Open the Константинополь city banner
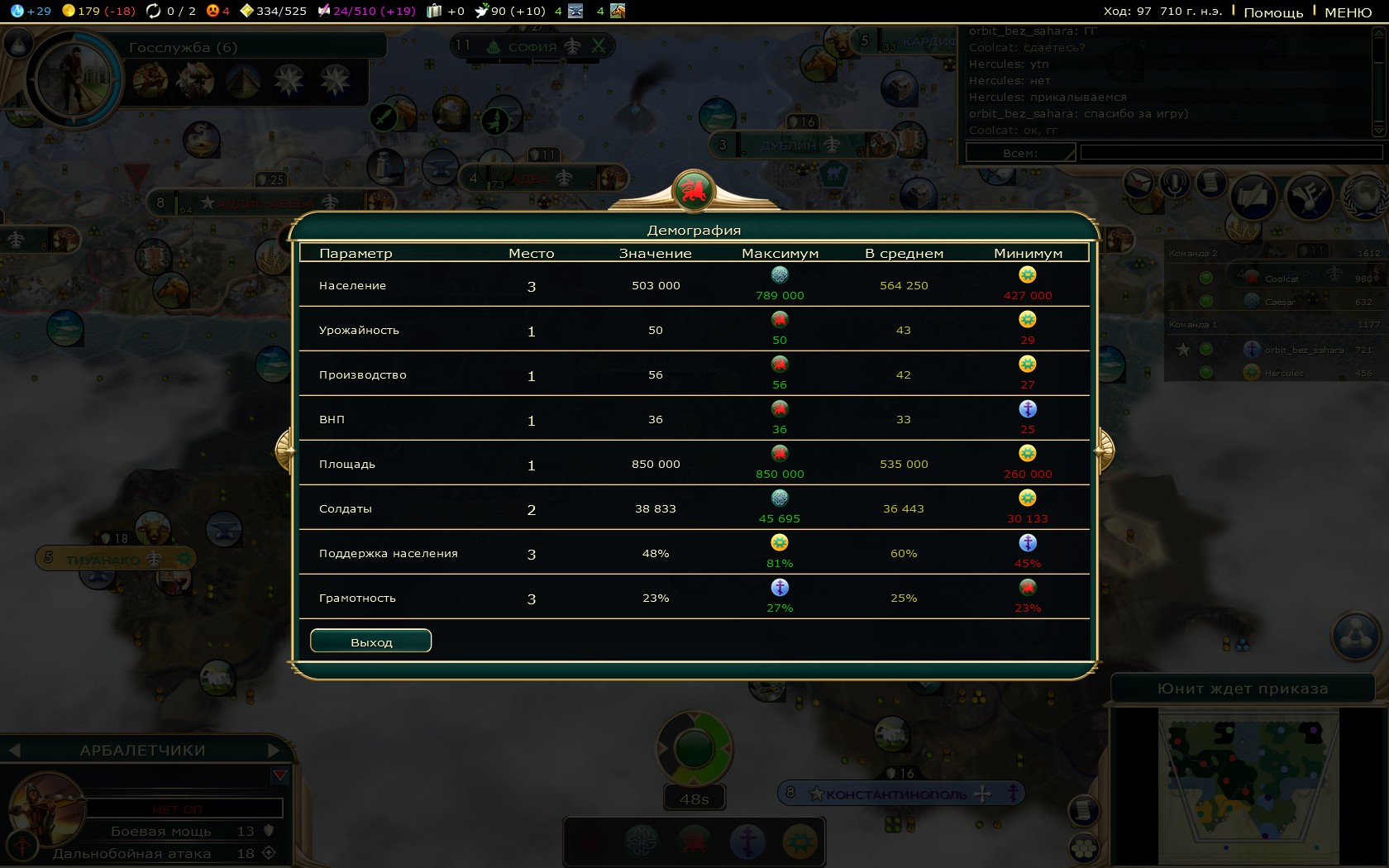 [897, 794]
